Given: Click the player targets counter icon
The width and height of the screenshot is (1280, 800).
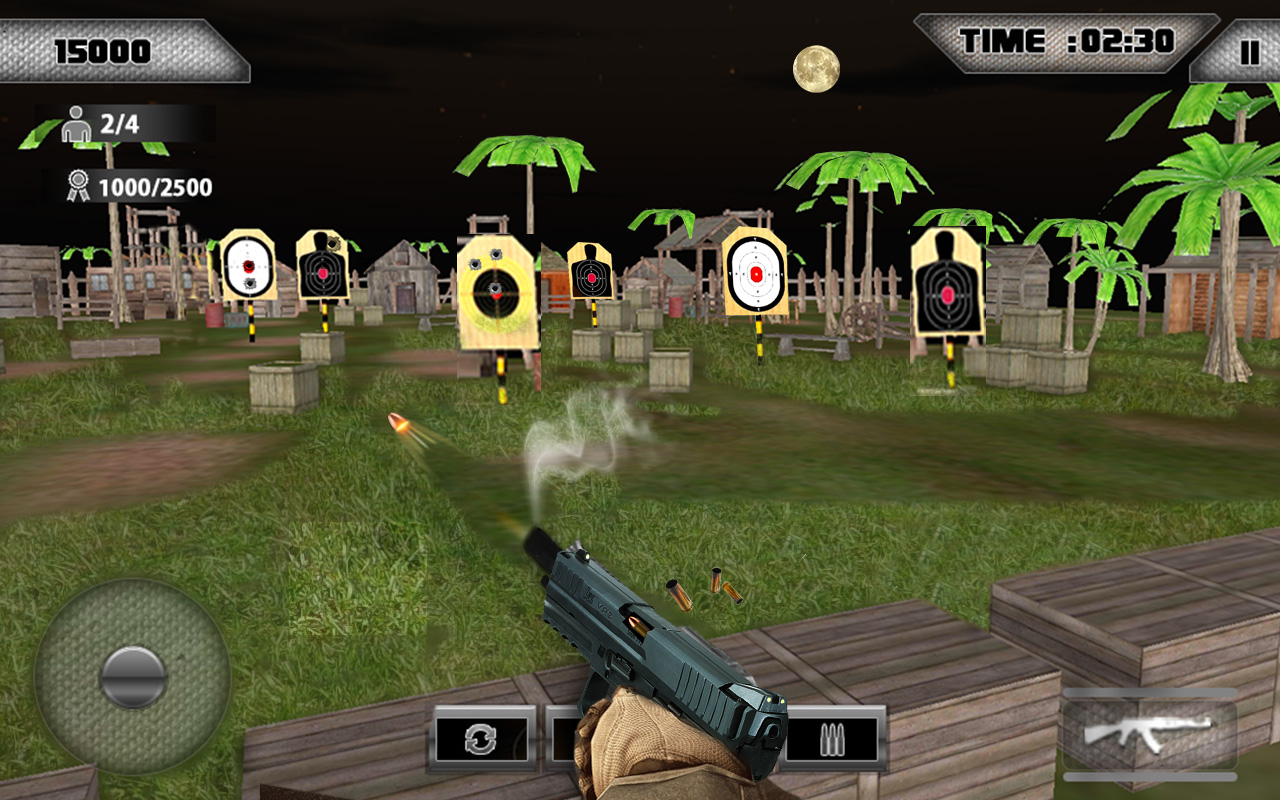Looking at the screenshot, I should (x=75, y=122).
